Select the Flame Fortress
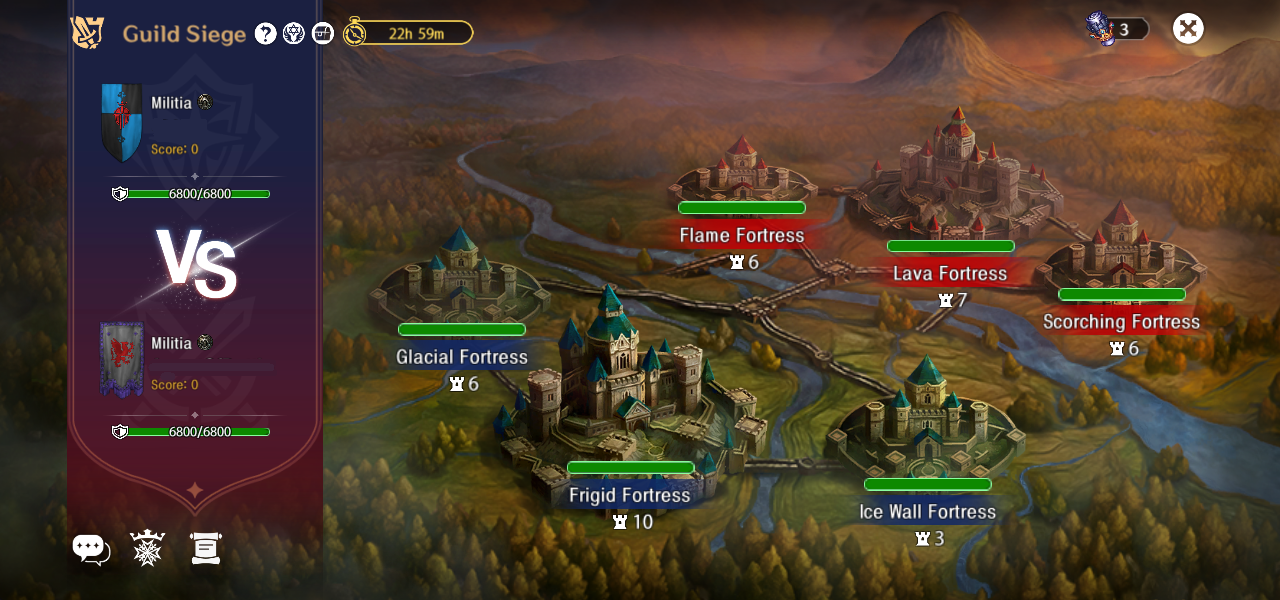The height and width of the screenshot is (600, 1280). (741, 175)
